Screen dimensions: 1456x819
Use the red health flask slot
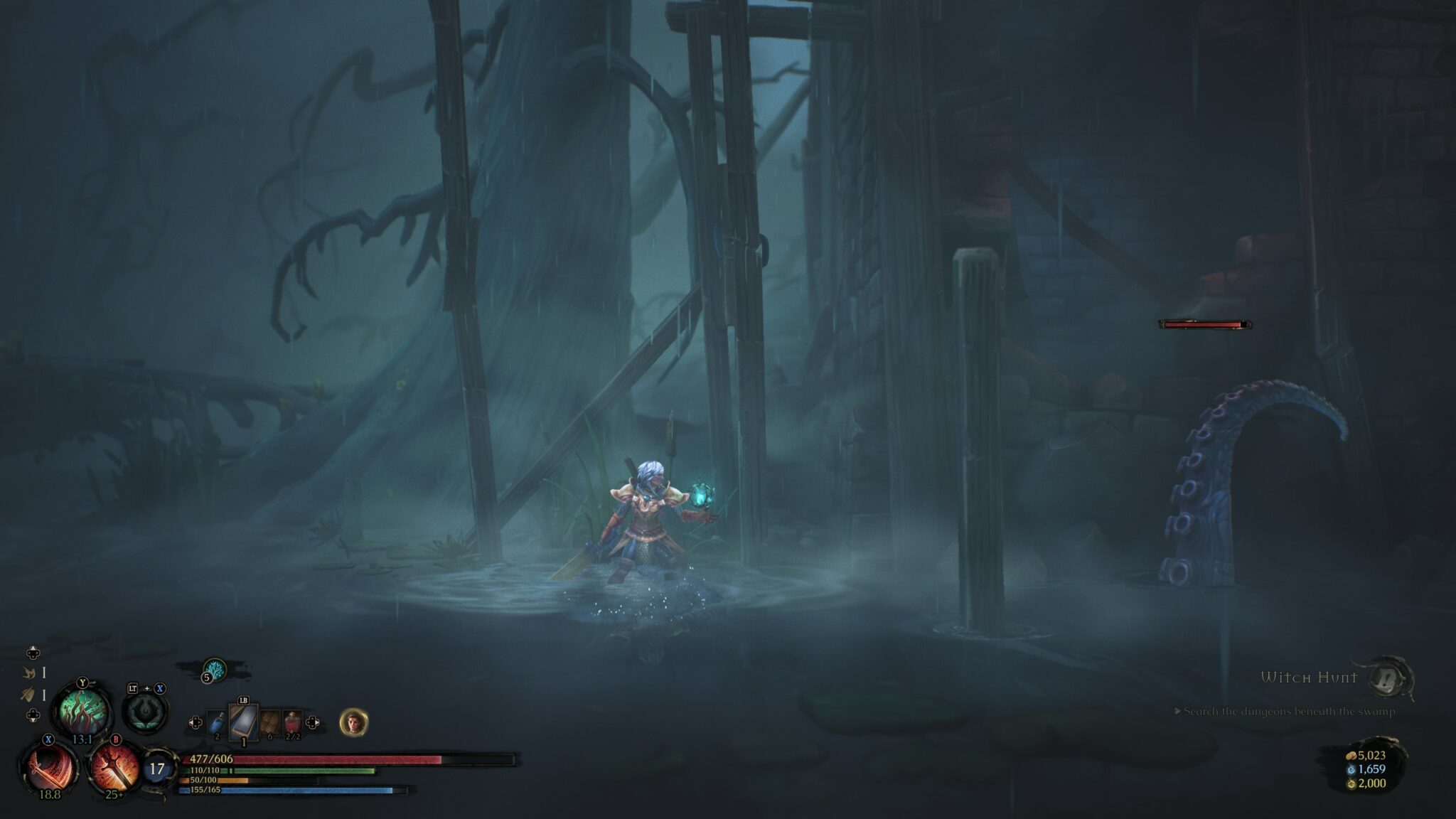tap(292, 723)
